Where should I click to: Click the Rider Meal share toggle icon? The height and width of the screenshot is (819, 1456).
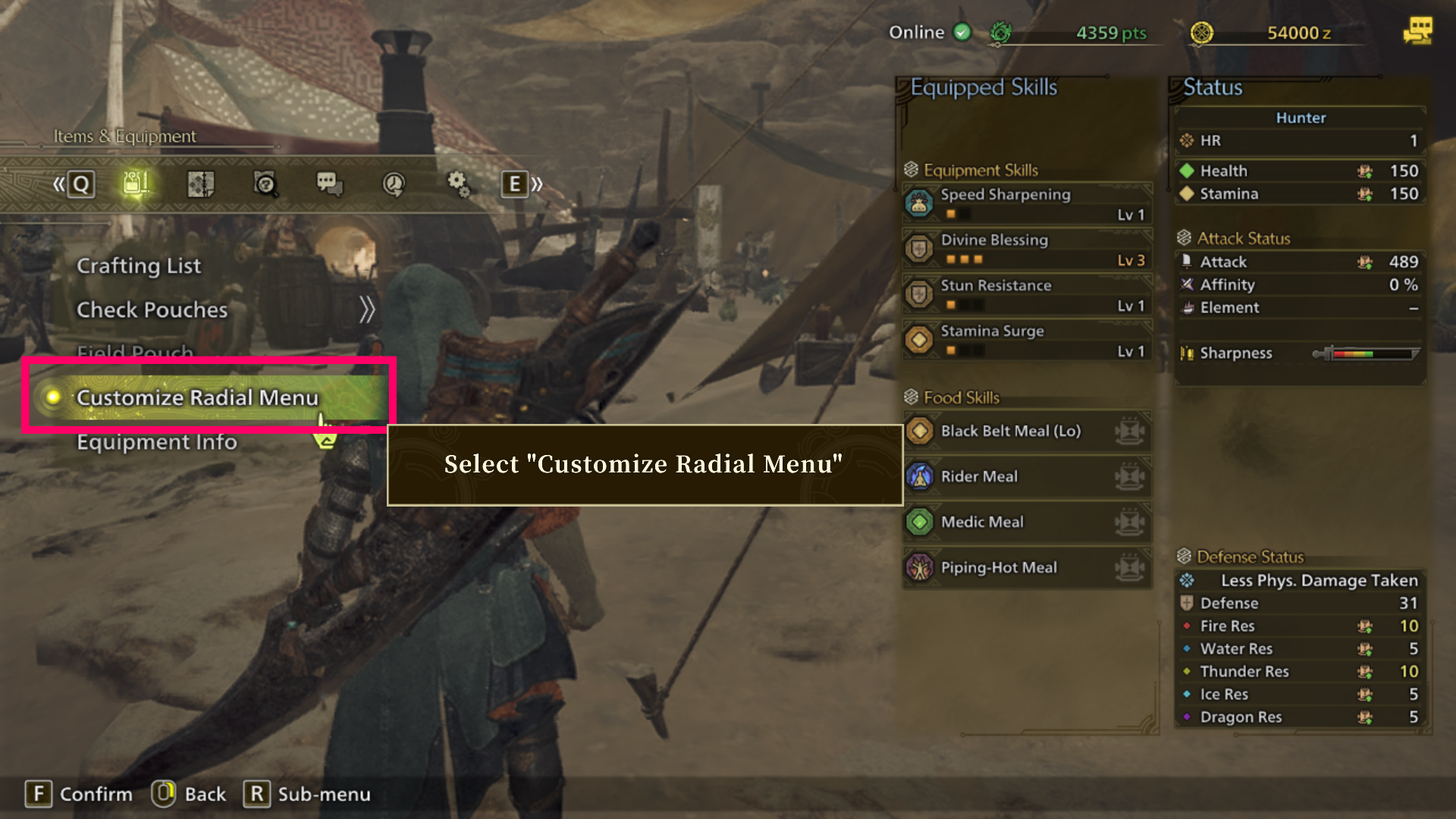click(1131, 476)
